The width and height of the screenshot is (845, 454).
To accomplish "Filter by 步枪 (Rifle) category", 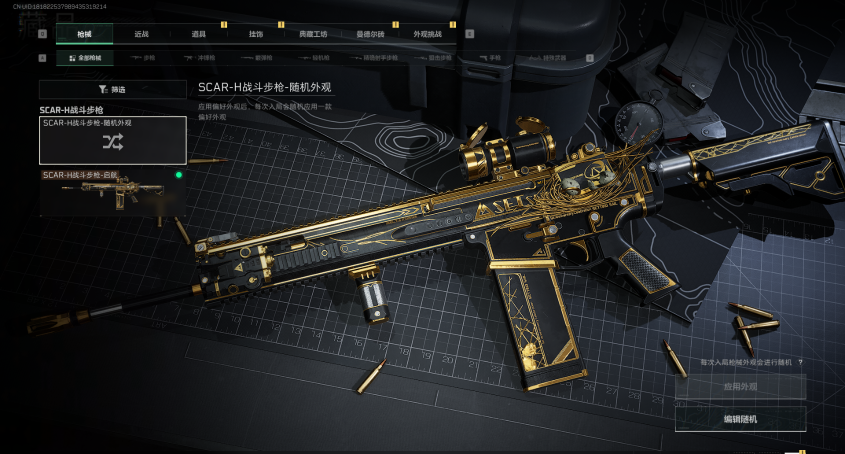I will [143, 59].
